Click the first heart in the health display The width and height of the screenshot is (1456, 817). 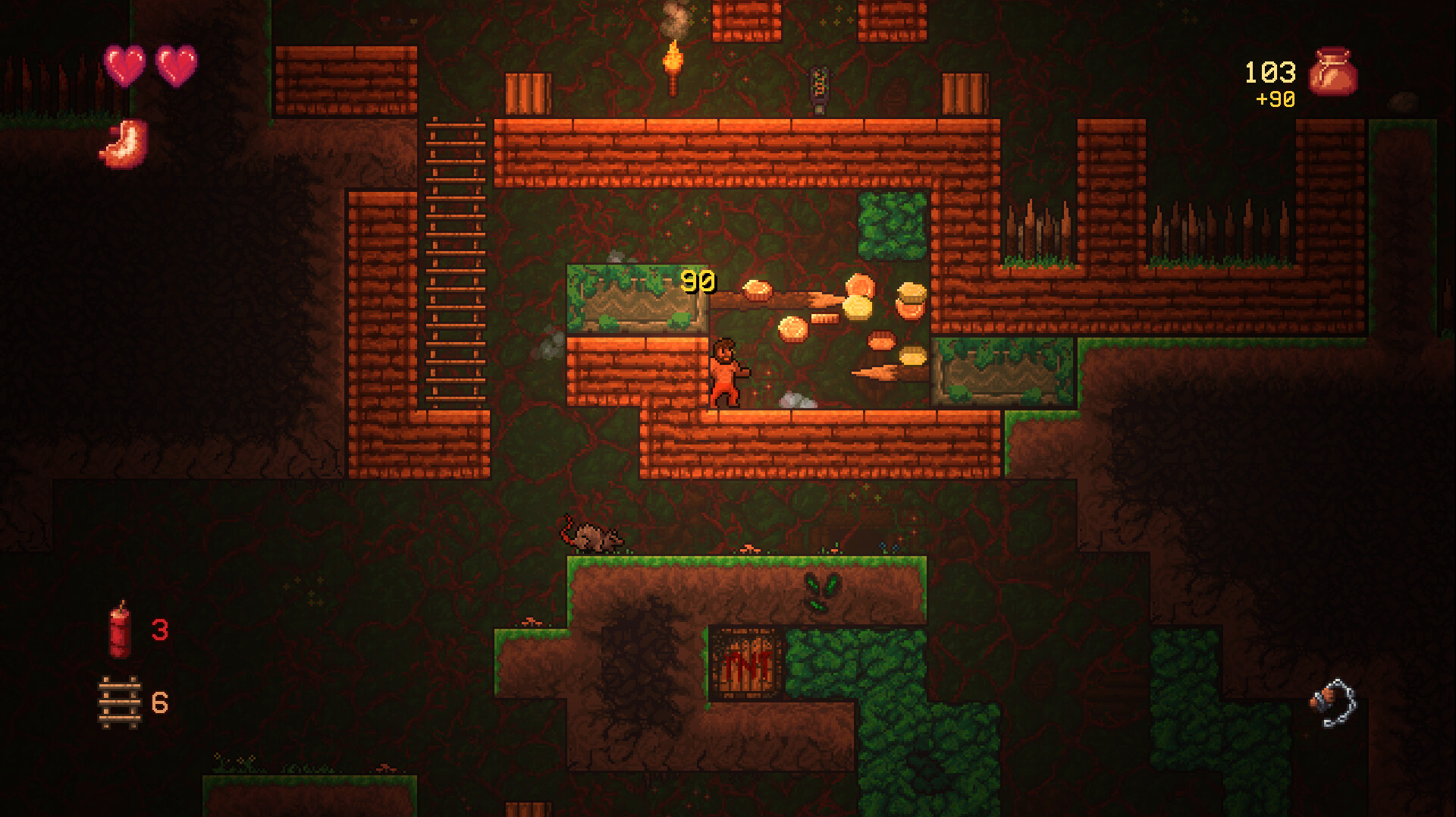coord(126,68)
